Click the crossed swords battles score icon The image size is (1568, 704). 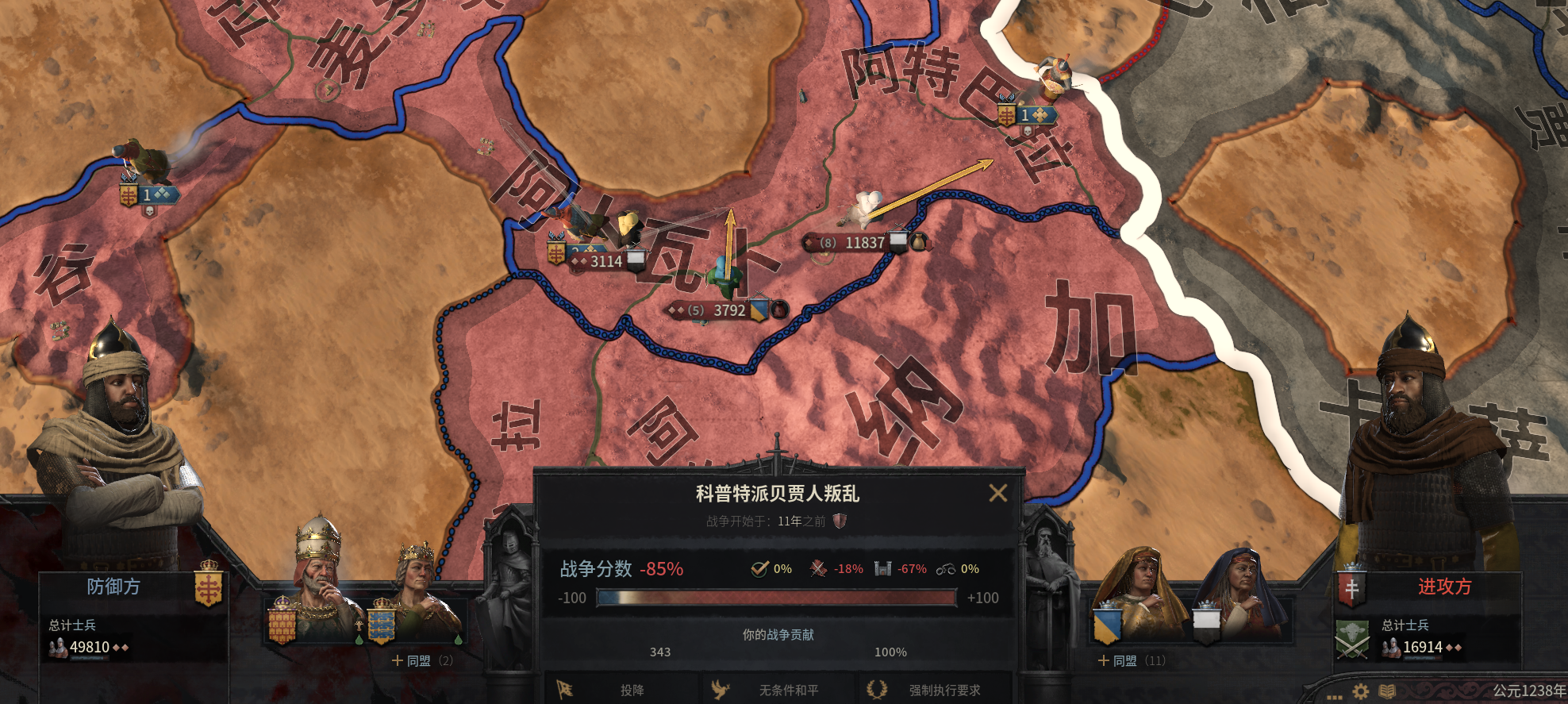tap(817, 569)
